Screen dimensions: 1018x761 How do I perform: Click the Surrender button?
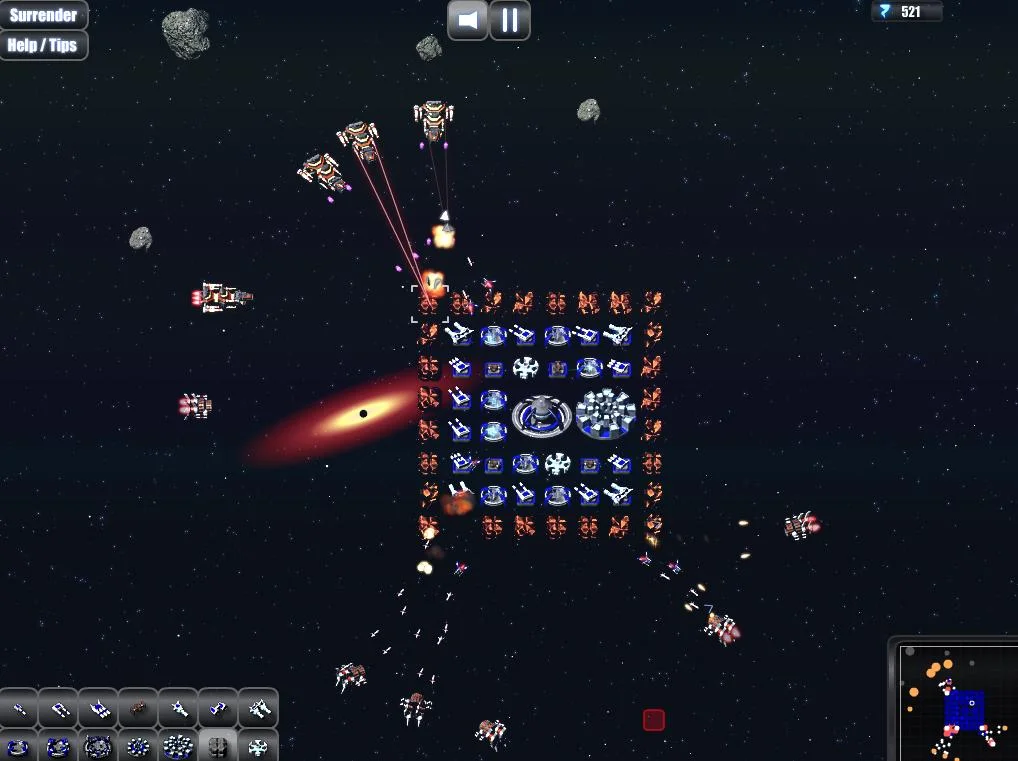(x=43, y=15)
